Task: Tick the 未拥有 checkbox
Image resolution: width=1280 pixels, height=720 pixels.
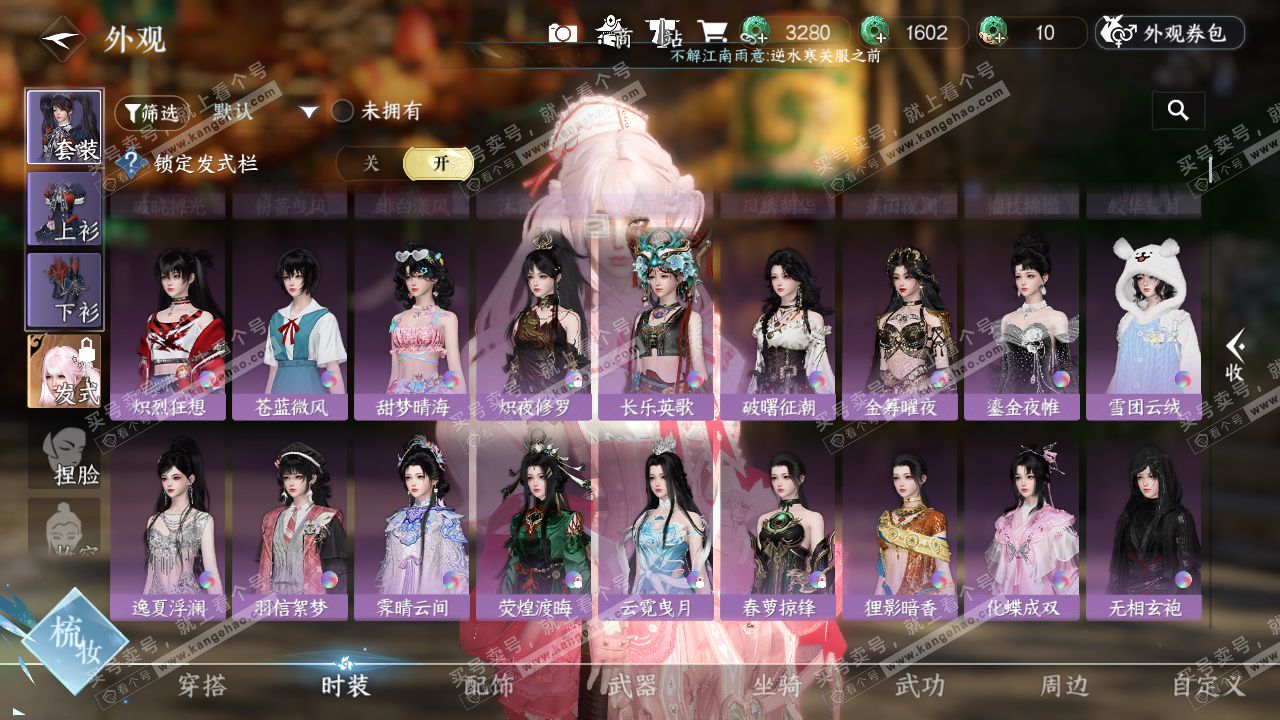Action: coord(343,111)
